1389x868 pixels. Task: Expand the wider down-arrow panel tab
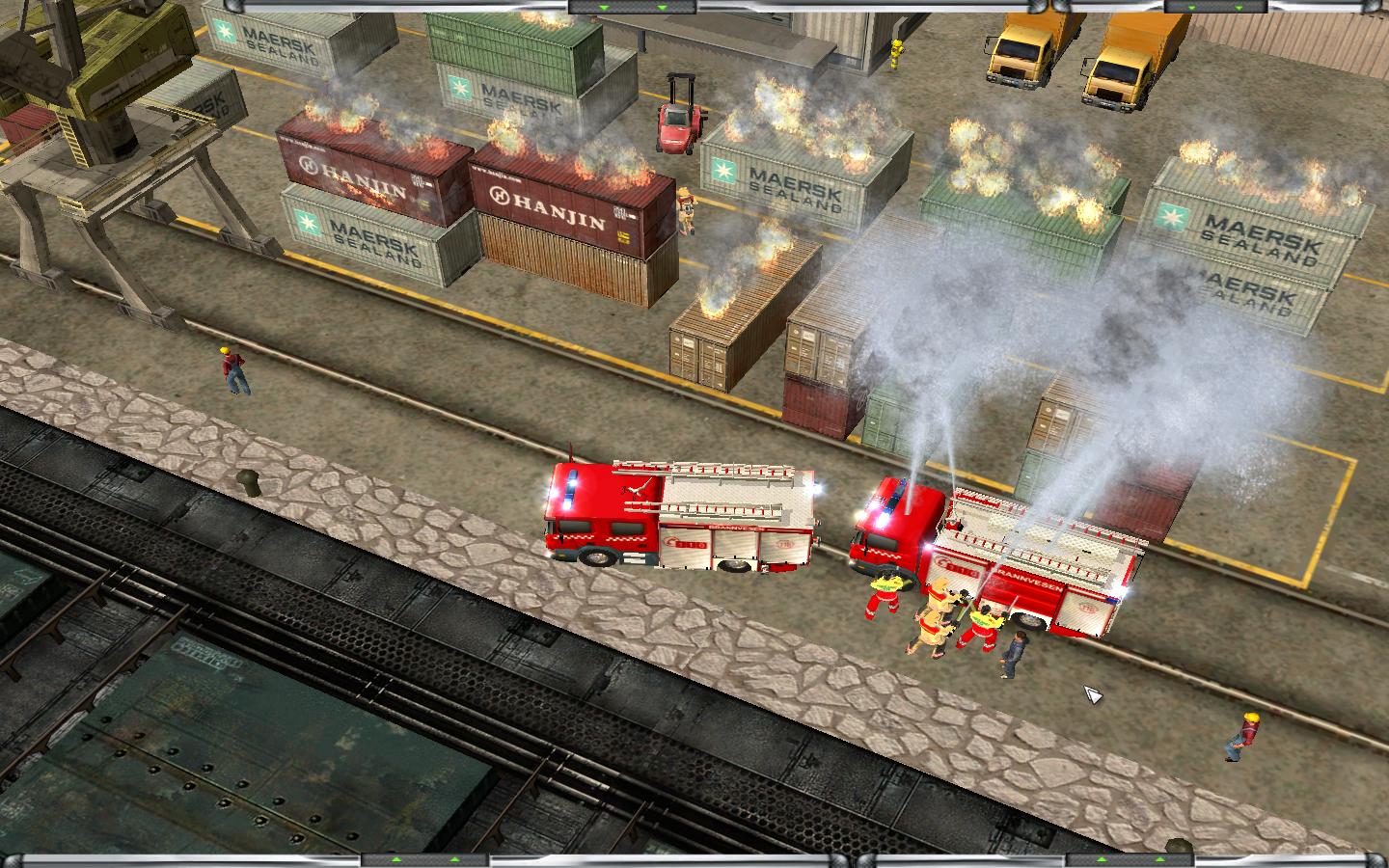pyautogui.click(x=632, y=7)
